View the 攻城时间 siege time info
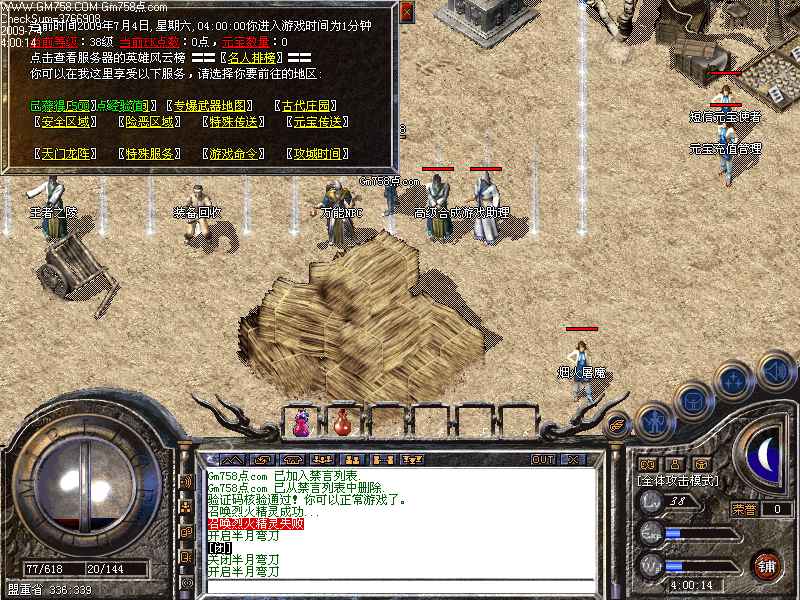 coord(319,154)
